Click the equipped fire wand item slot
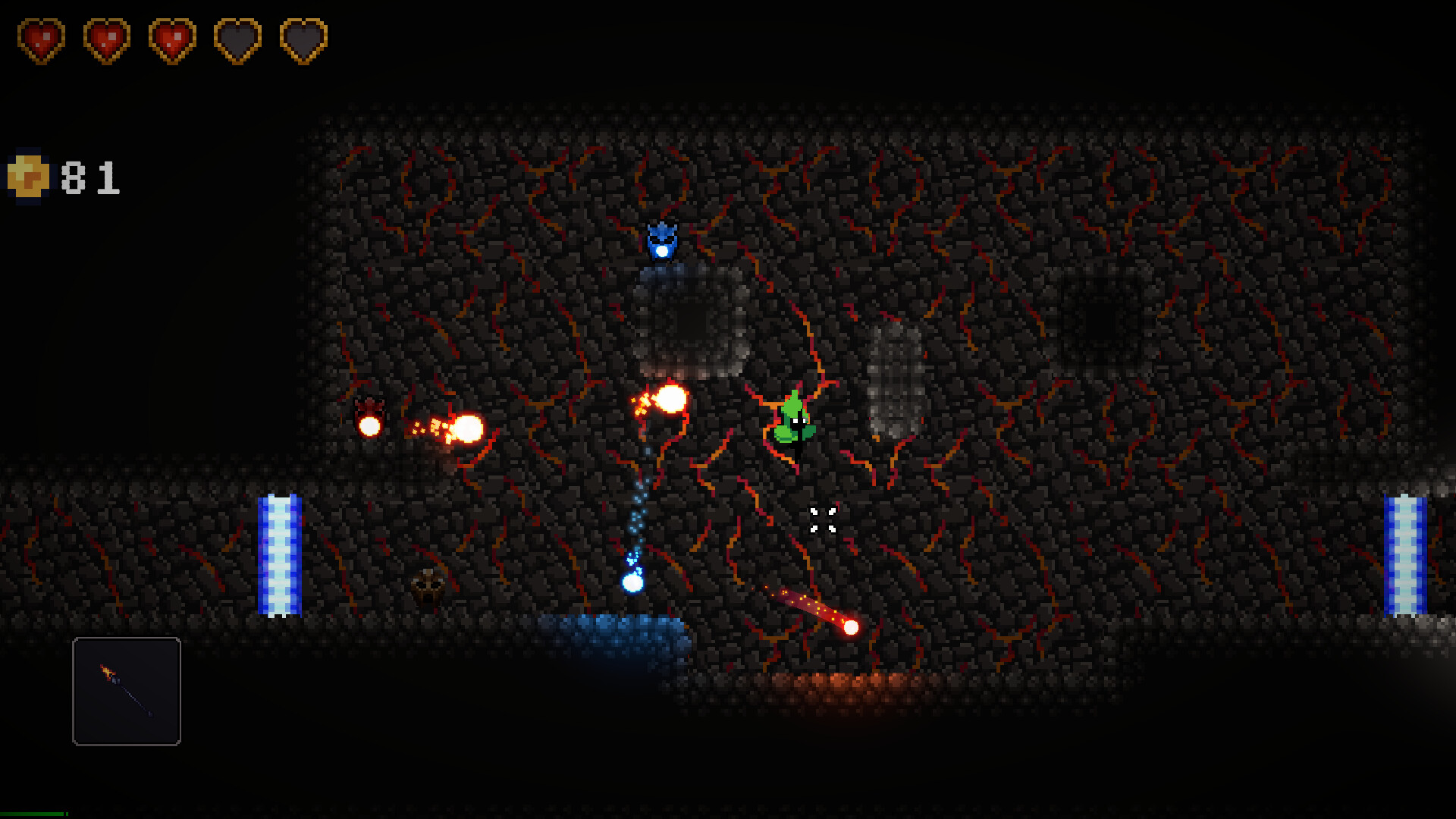The image size is (1456, 819). pos(126,692)
